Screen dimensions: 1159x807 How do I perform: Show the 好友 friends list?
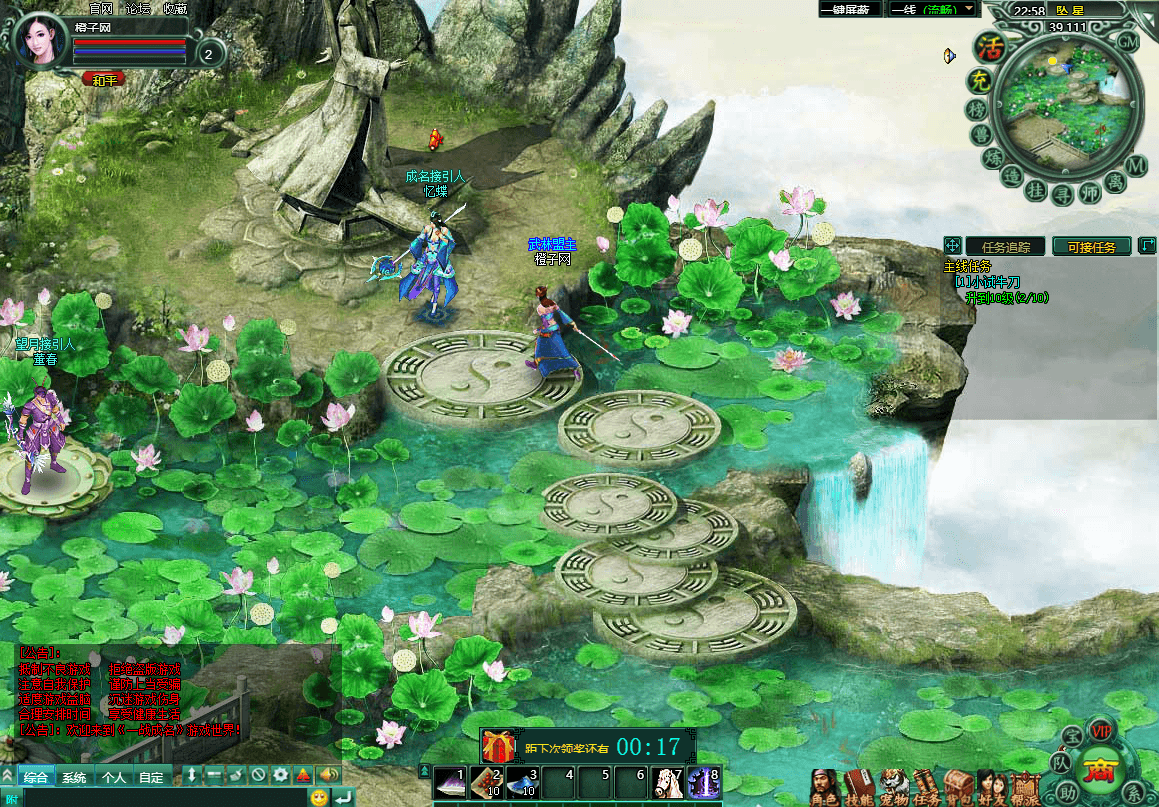[991, 788]
